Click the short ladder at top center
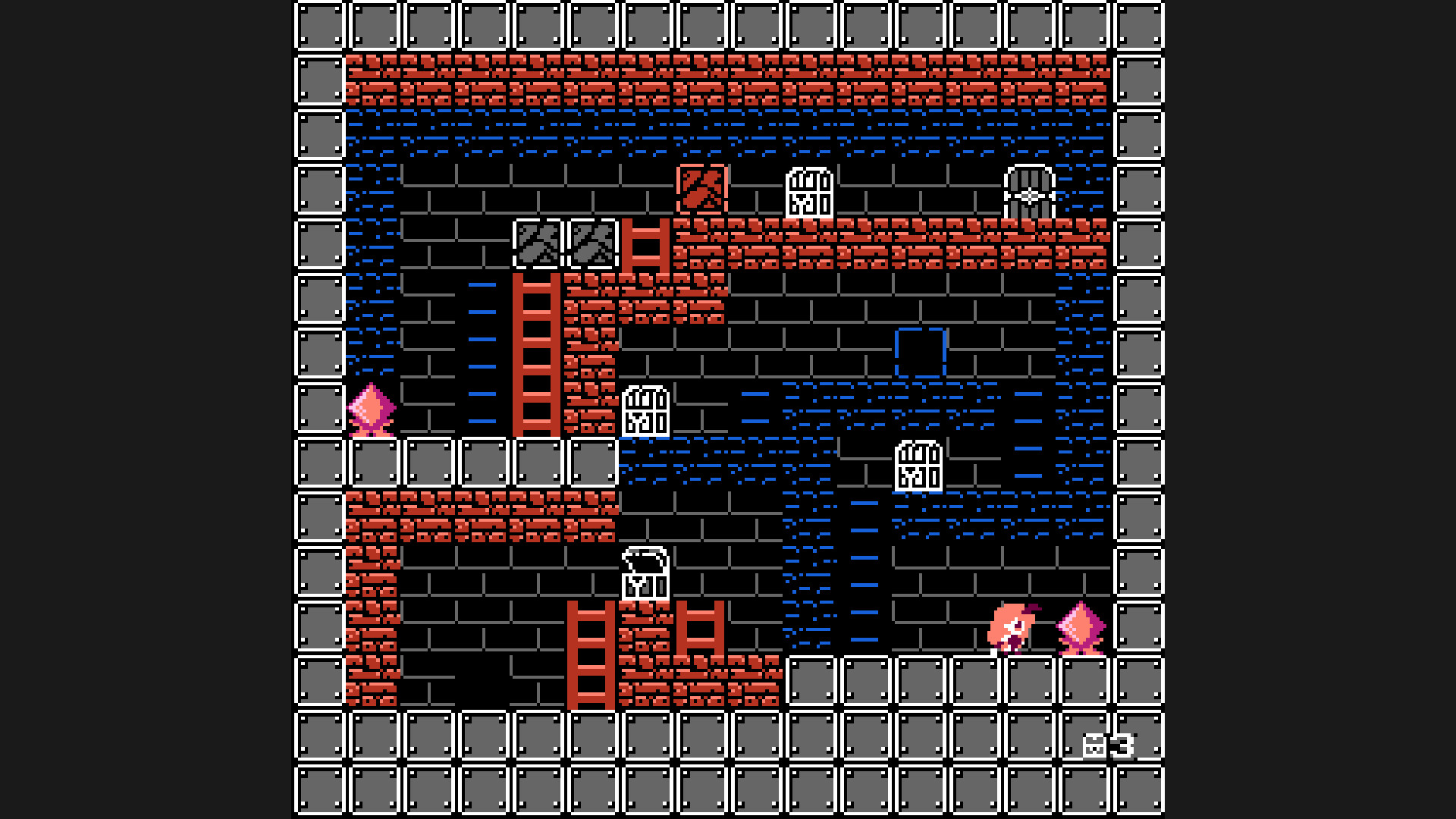The height and width of the screenshot is (819, 1456). [x=647, y=246]
